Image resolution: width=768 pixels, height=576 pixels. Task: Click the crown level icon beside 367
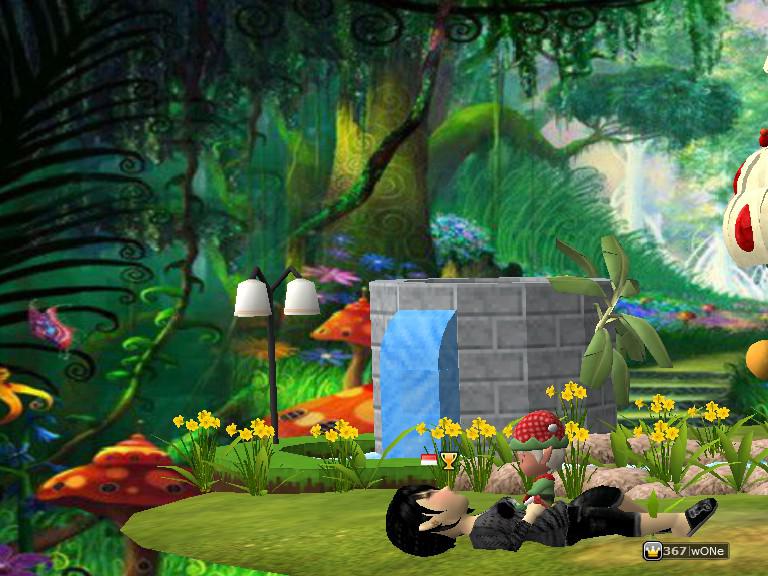tap(652, 551)
